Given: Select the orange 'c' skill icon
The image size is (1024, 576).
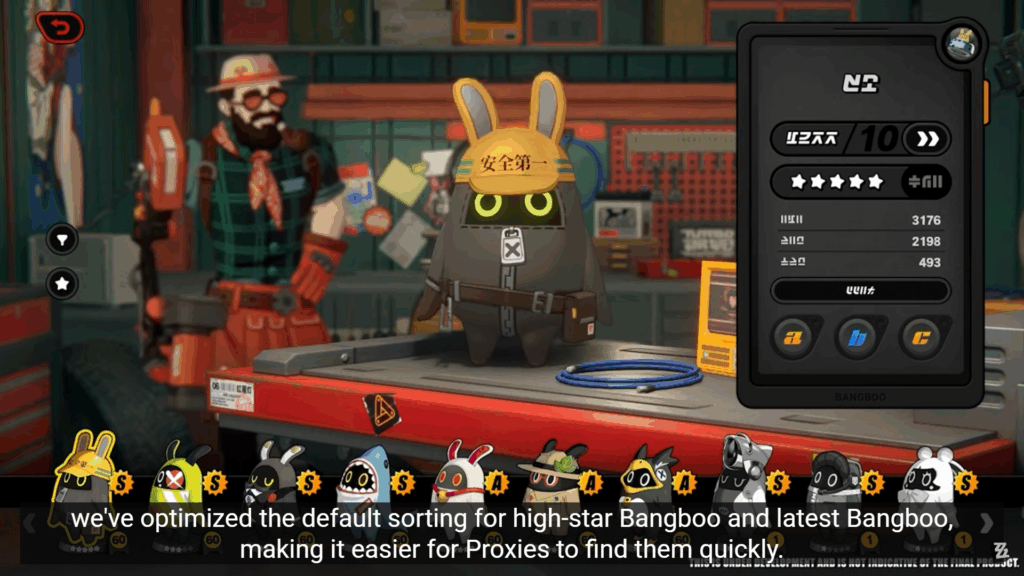Looking at the screenshot, I should (x=921, y=338).
